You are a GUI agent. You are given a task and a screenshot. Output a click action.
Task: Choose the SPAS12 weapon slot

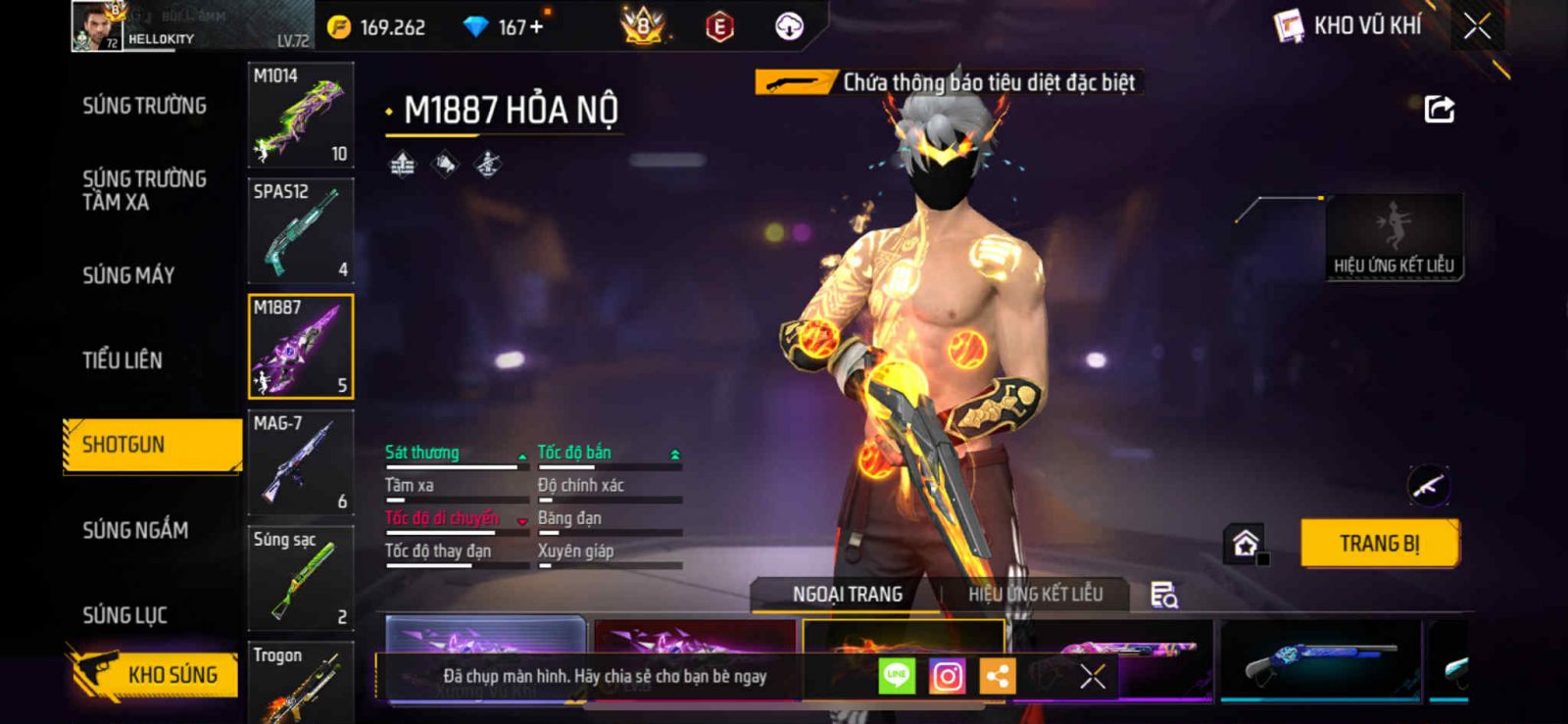pos(300,231)
